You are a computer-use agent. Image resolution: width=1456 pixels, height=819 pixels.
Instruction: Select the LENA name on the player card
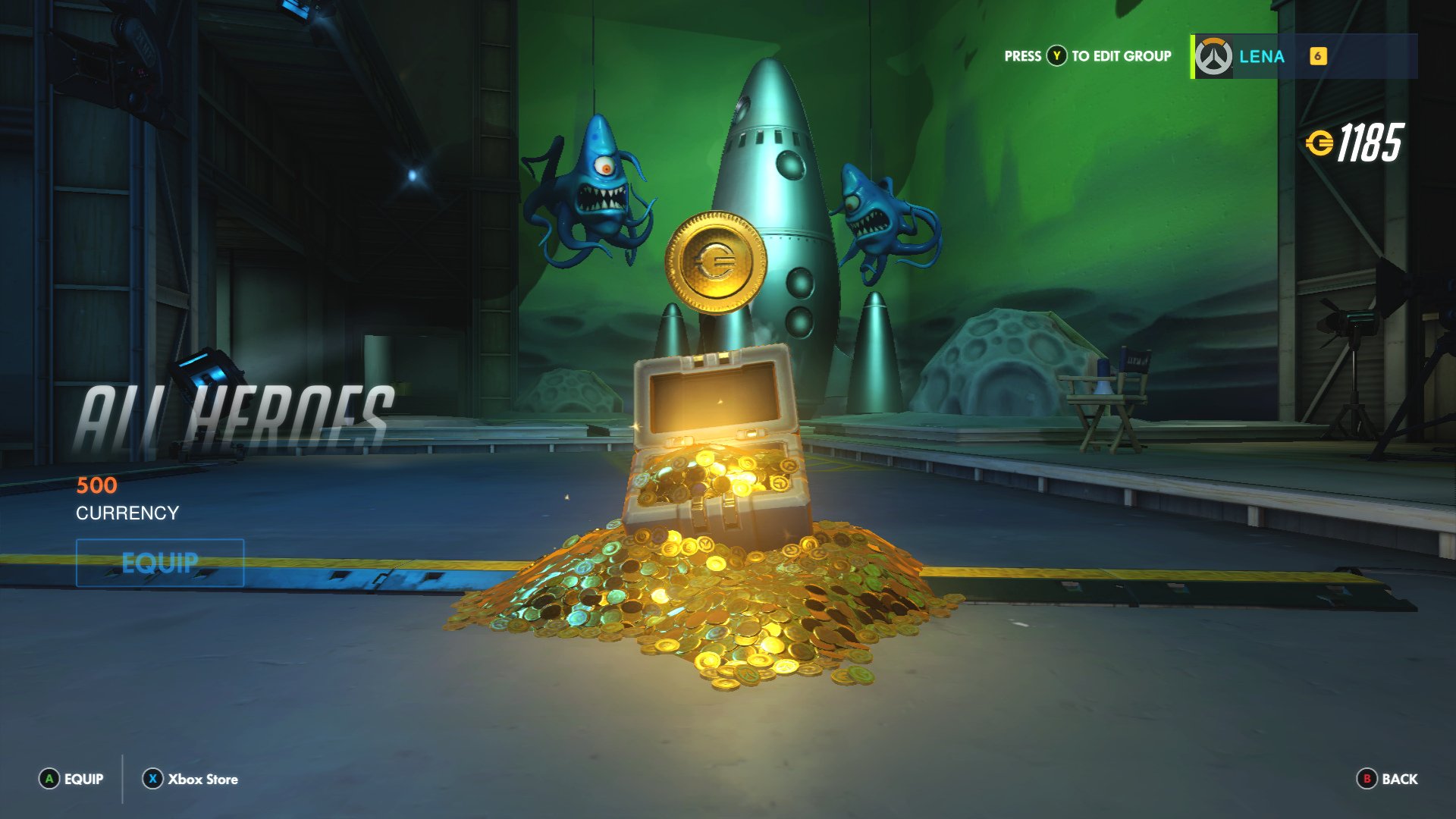tap(1262, 56)
